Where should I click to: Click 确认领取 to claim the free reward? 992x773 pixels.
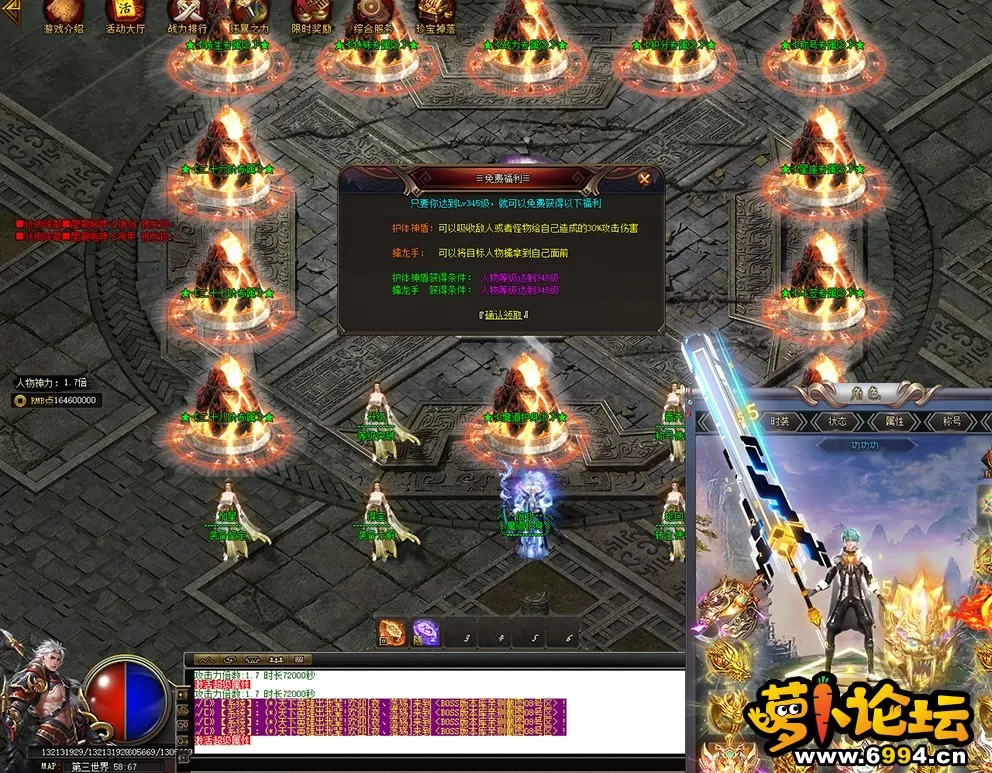(x=503, y=315)
